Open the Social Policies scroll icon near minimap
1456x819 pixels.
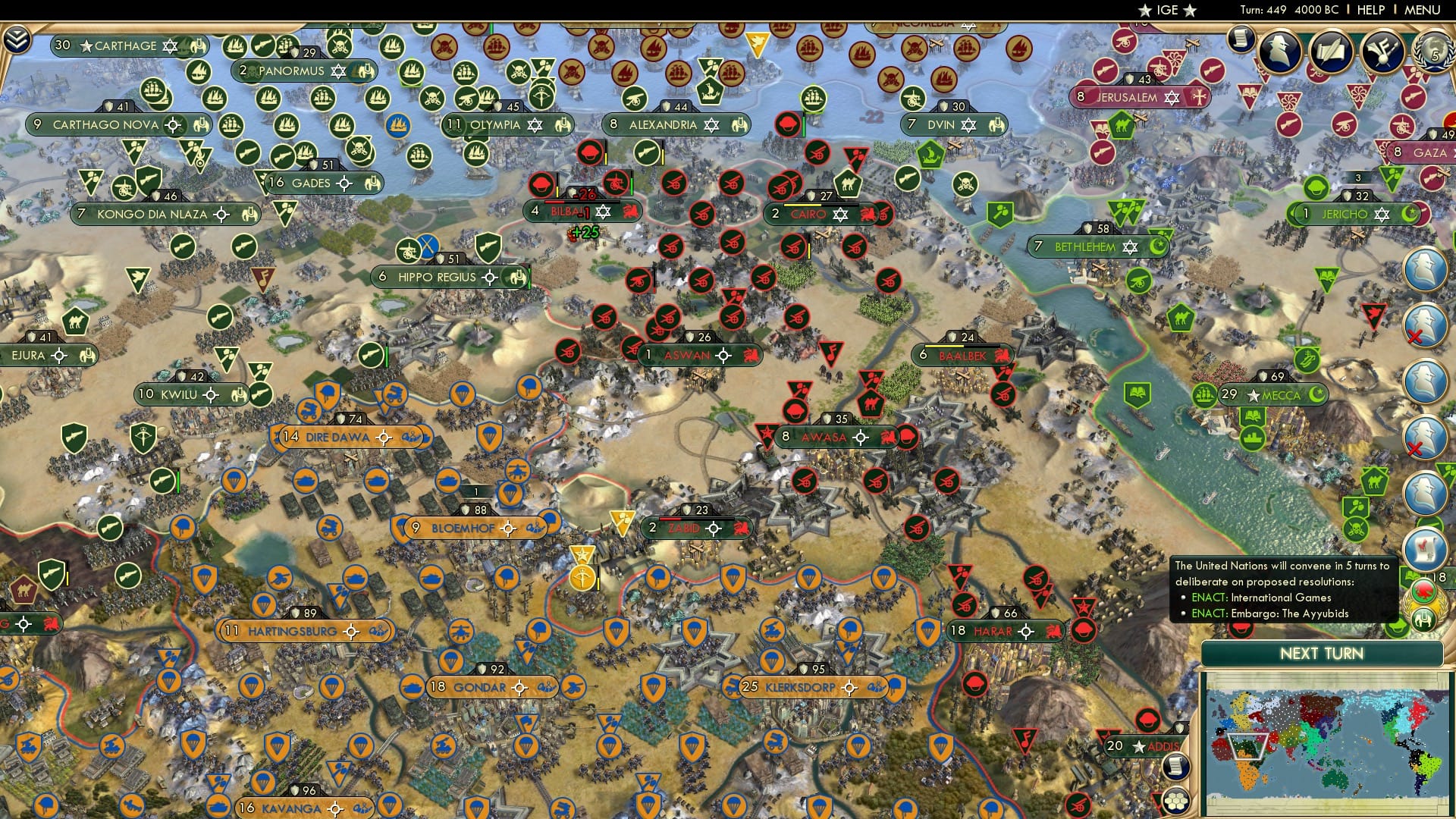(1175, 765)
